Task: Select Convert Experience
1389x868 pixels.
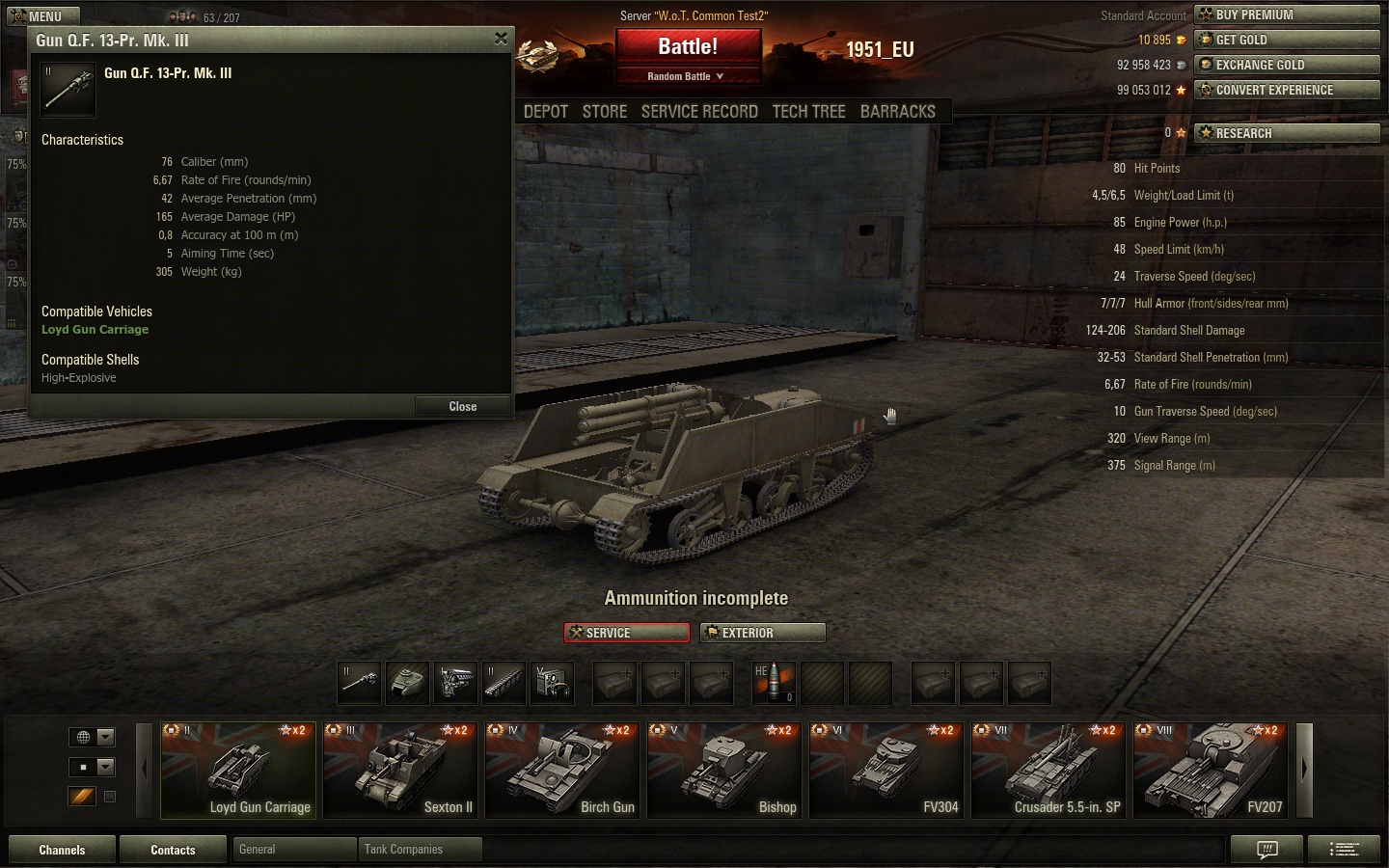Action: pos(1287,90)
